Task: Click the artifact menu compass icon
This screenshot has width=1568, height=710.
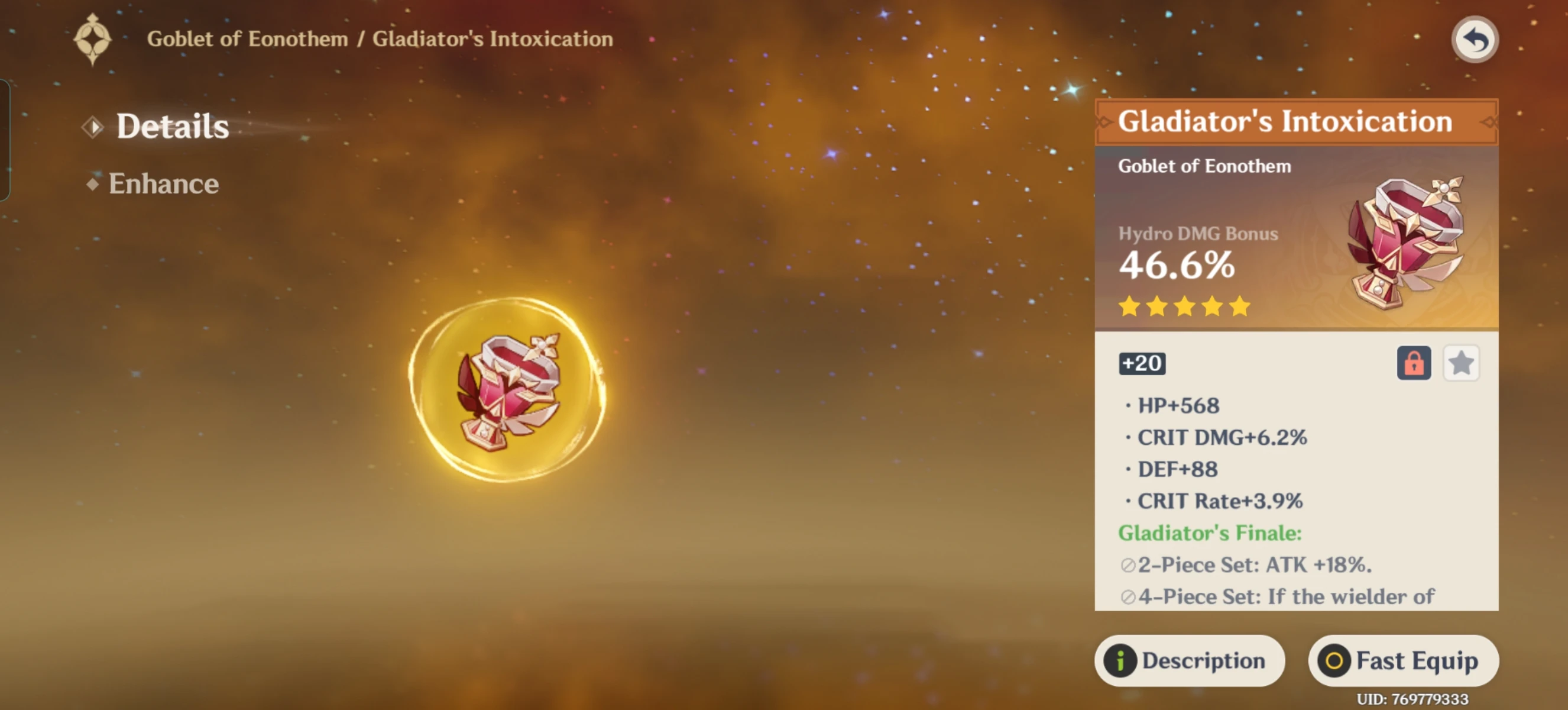Action: (x=92, y=38)
